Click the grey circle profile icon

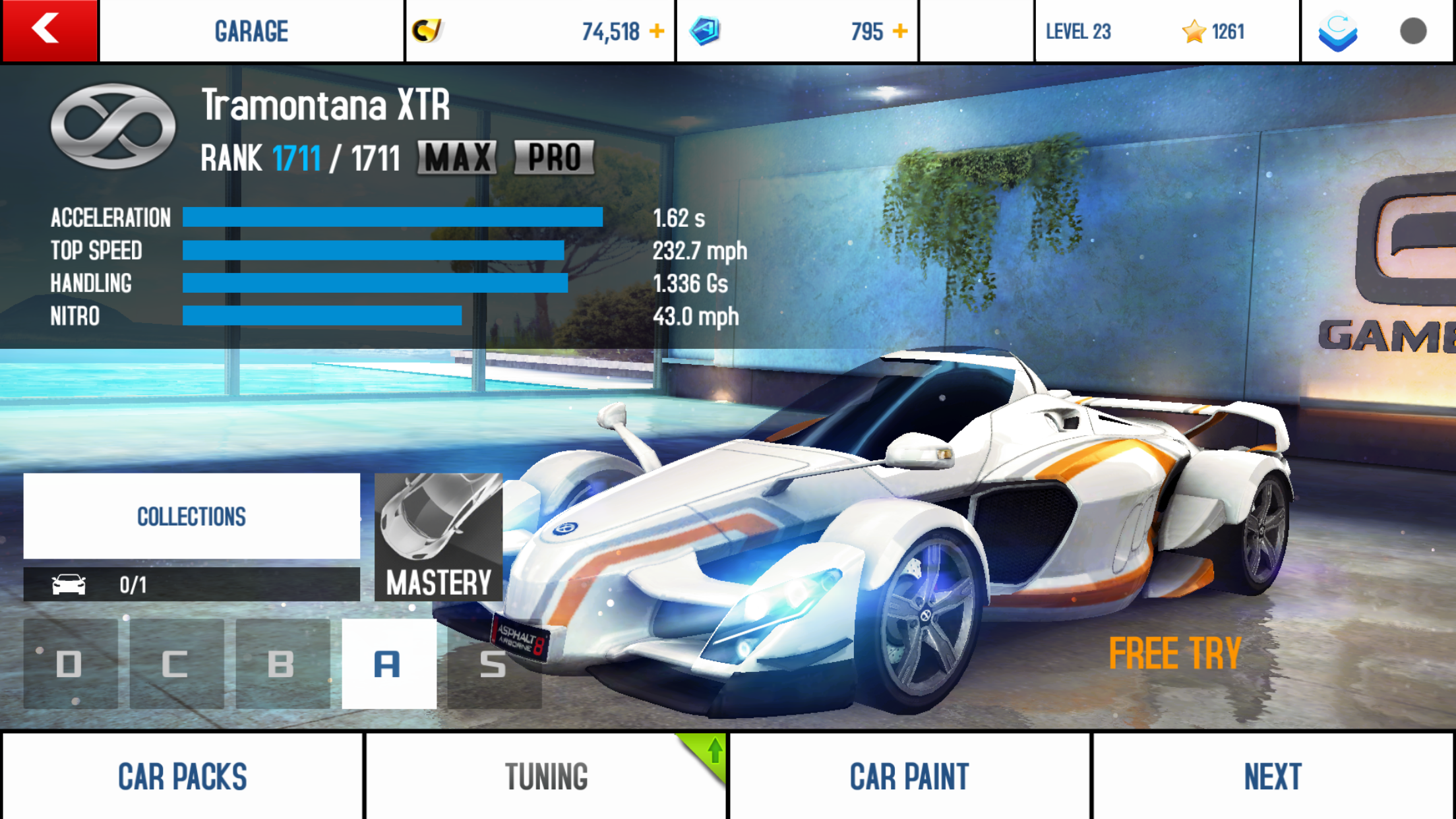click(x=1413, y=31)
